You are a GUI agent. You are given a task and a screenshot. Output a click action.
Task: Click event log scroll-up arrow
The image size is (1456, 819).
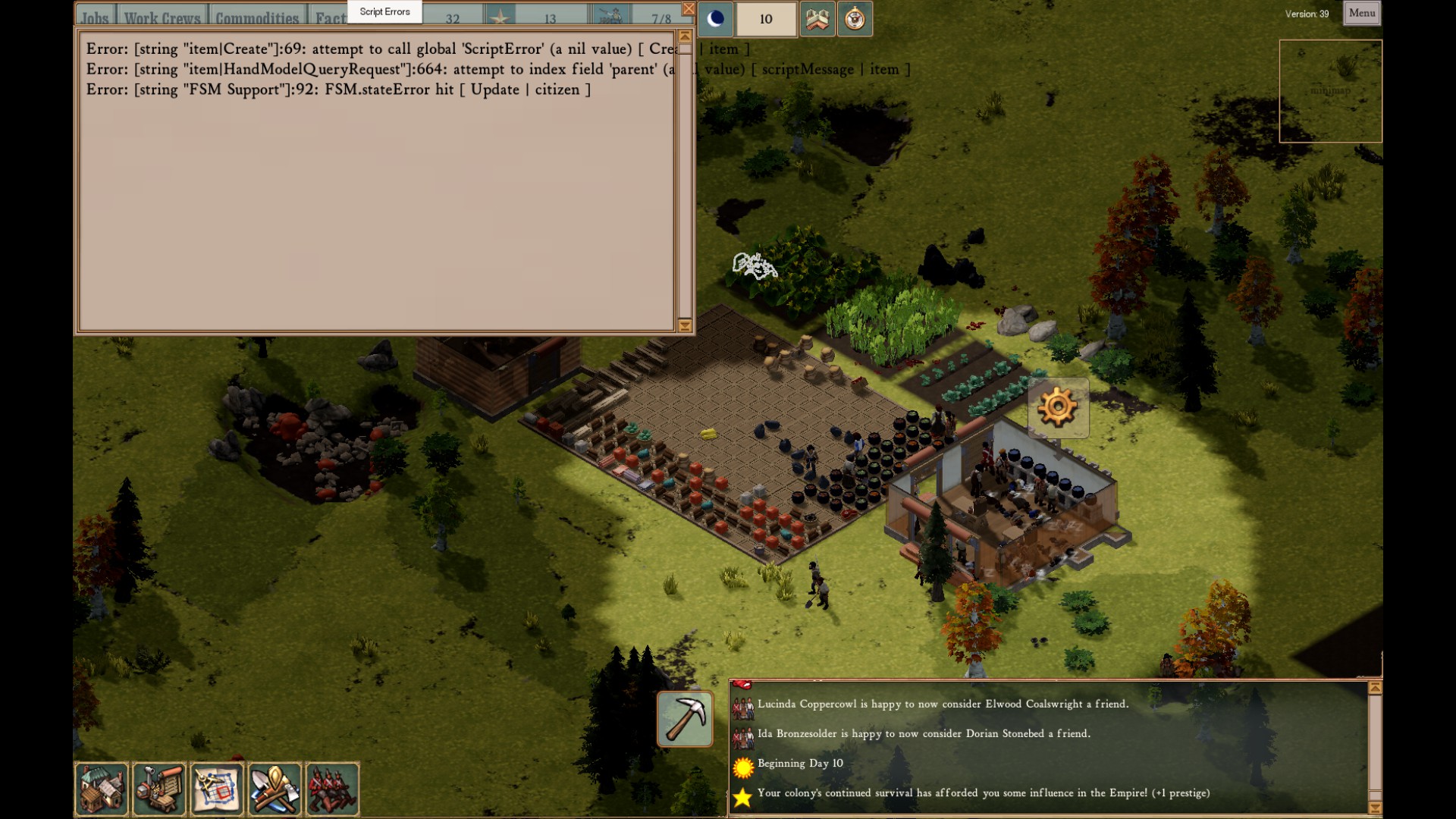pos(1374,688)
